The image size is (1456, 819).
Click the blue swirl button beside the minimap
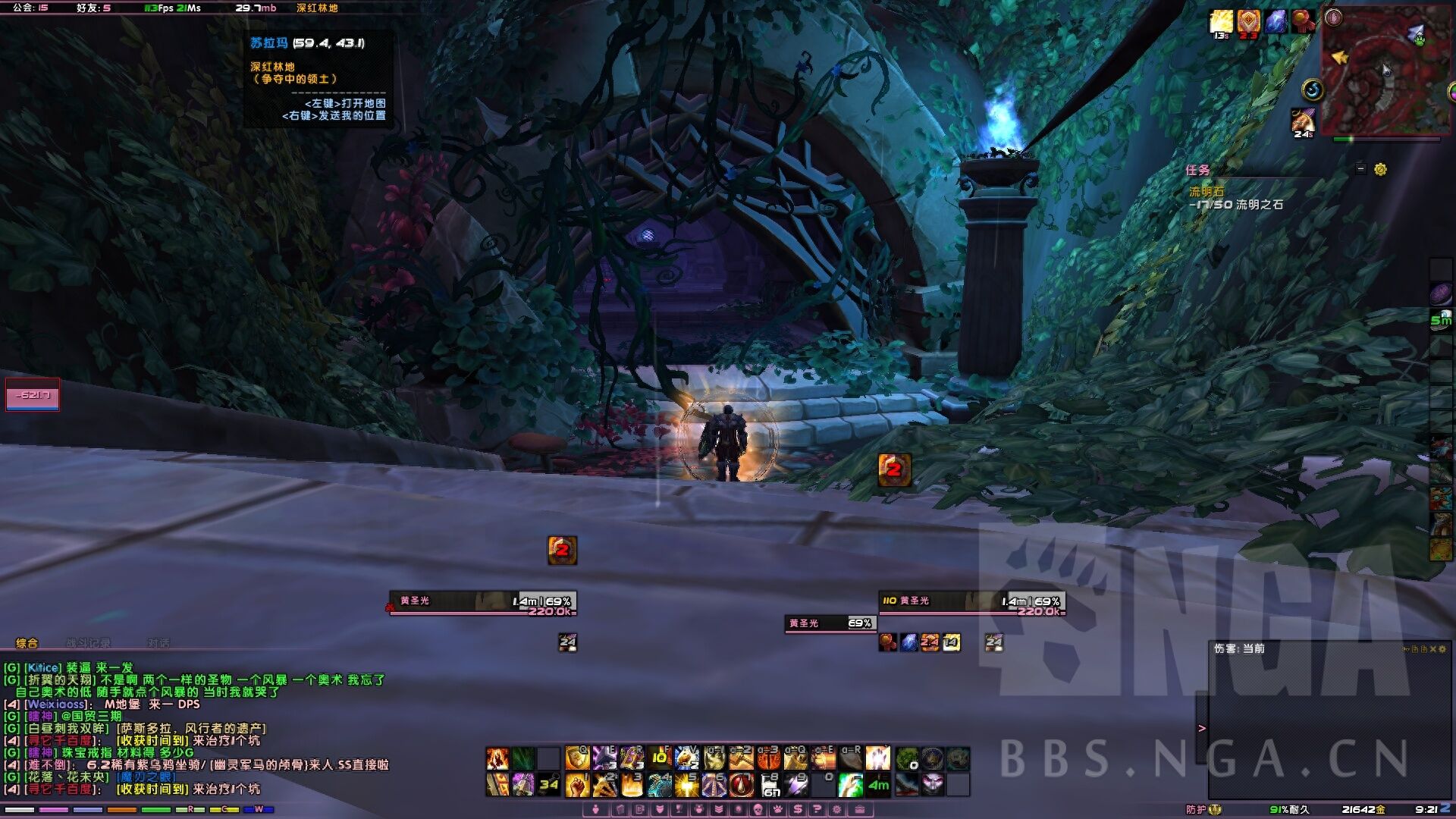tap(1313, 90)
